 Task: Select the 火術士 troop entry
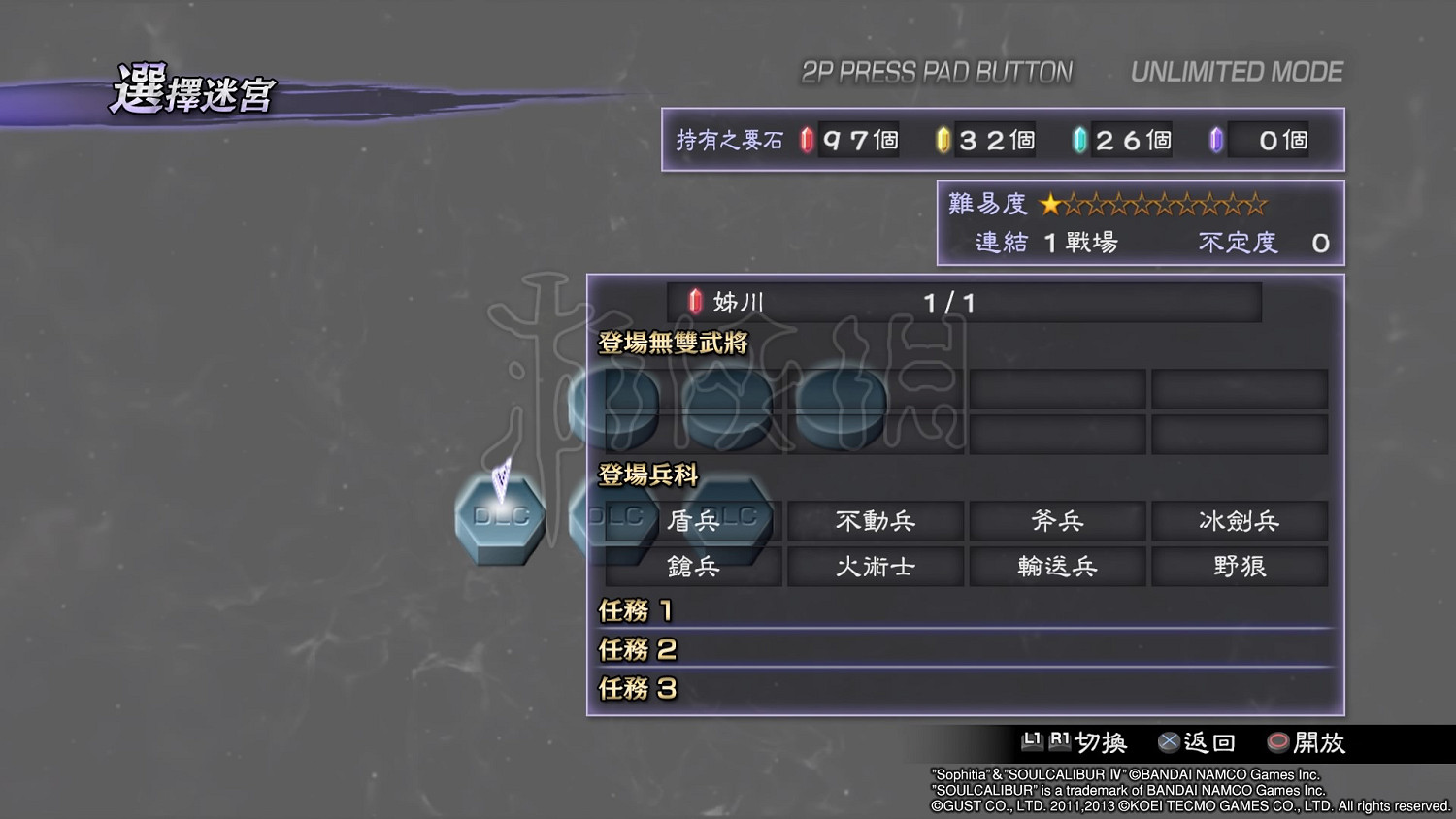click(875, 567)
